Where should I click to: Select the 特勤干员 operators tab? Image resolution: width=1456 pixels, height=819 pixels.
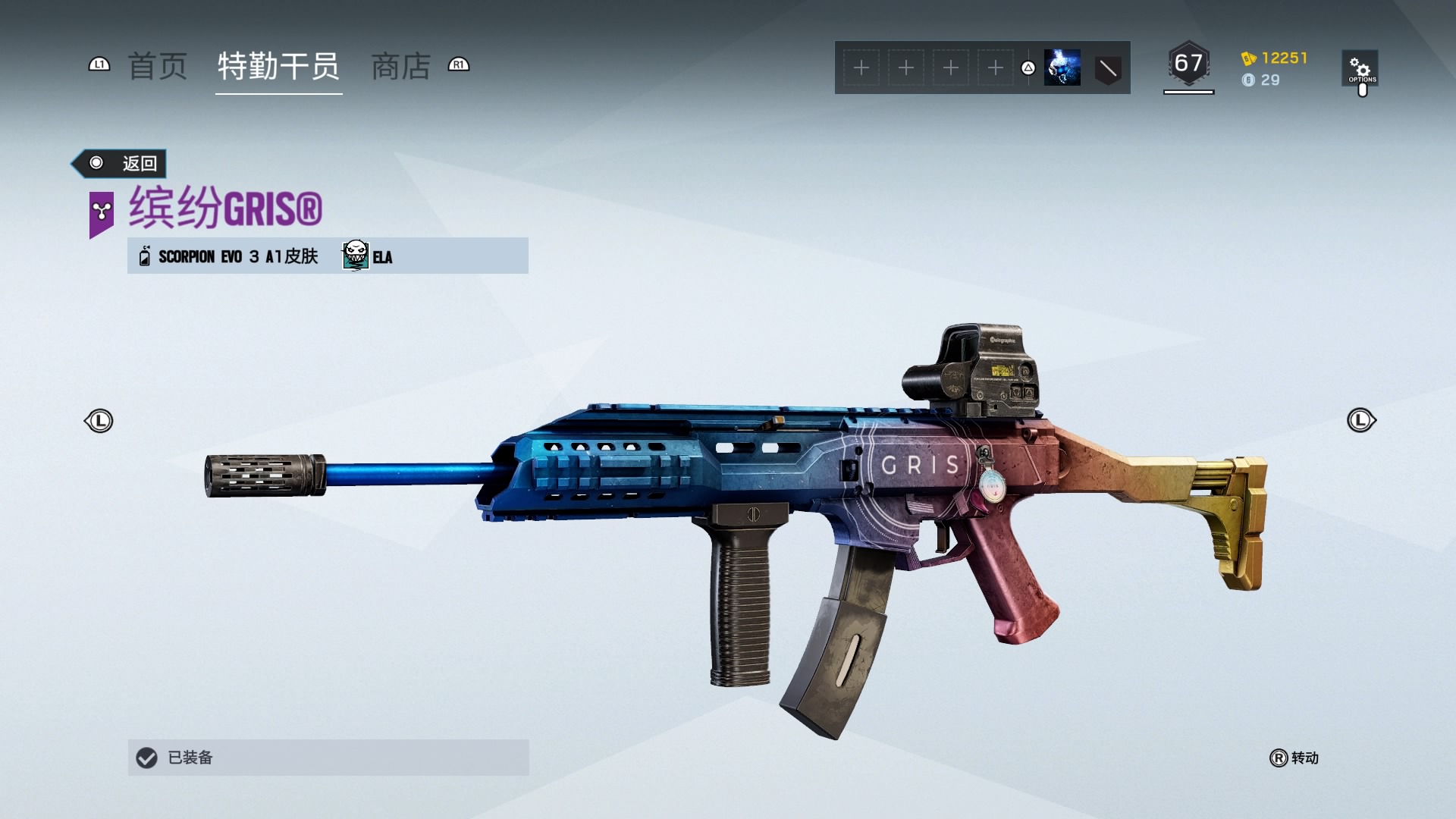tap(278, 67)
